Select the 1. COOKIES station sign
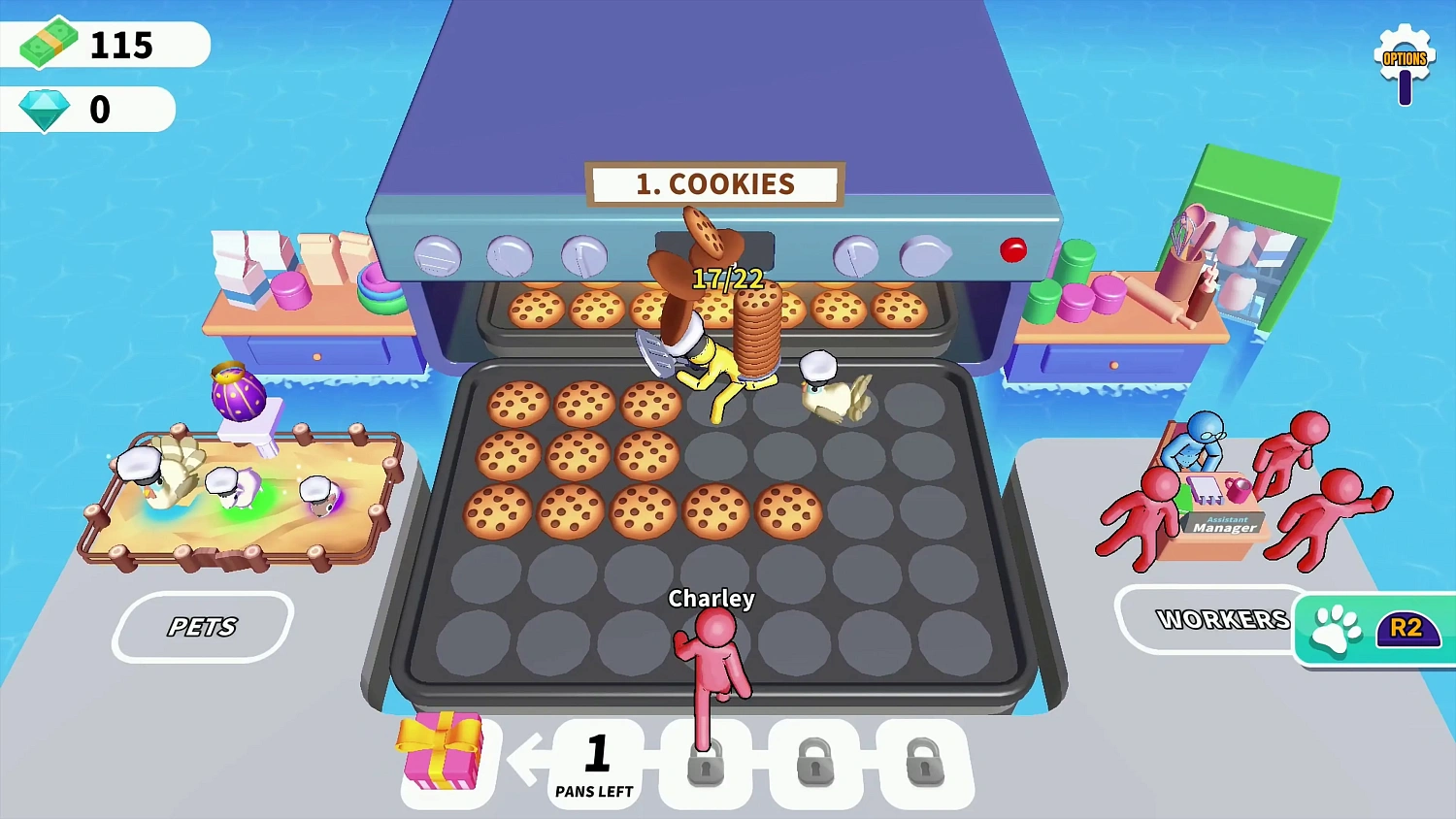The width and height of the screenshot is (1456, 819). [713, 183]
